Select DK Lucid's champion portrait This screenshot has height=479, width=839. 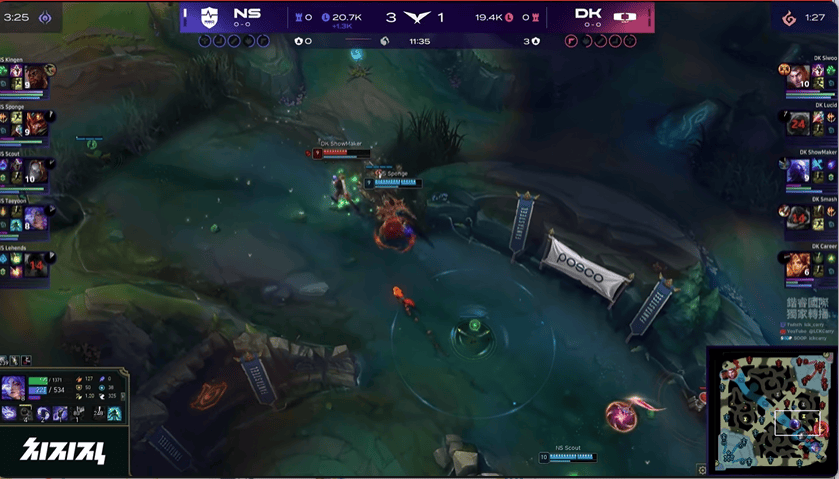click(797, 124)
